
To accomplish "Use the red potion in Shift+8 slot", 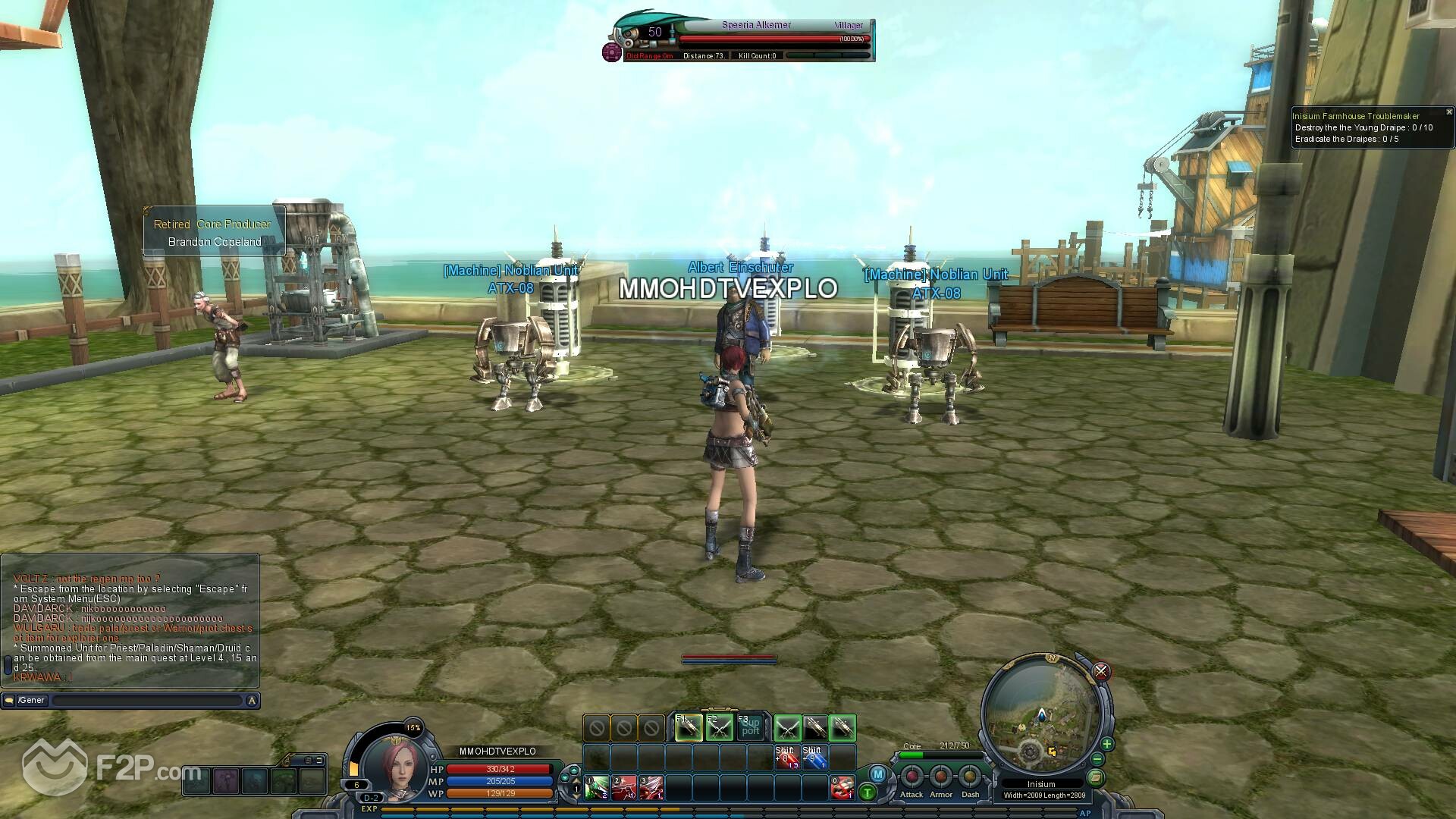I will point(786,758).
